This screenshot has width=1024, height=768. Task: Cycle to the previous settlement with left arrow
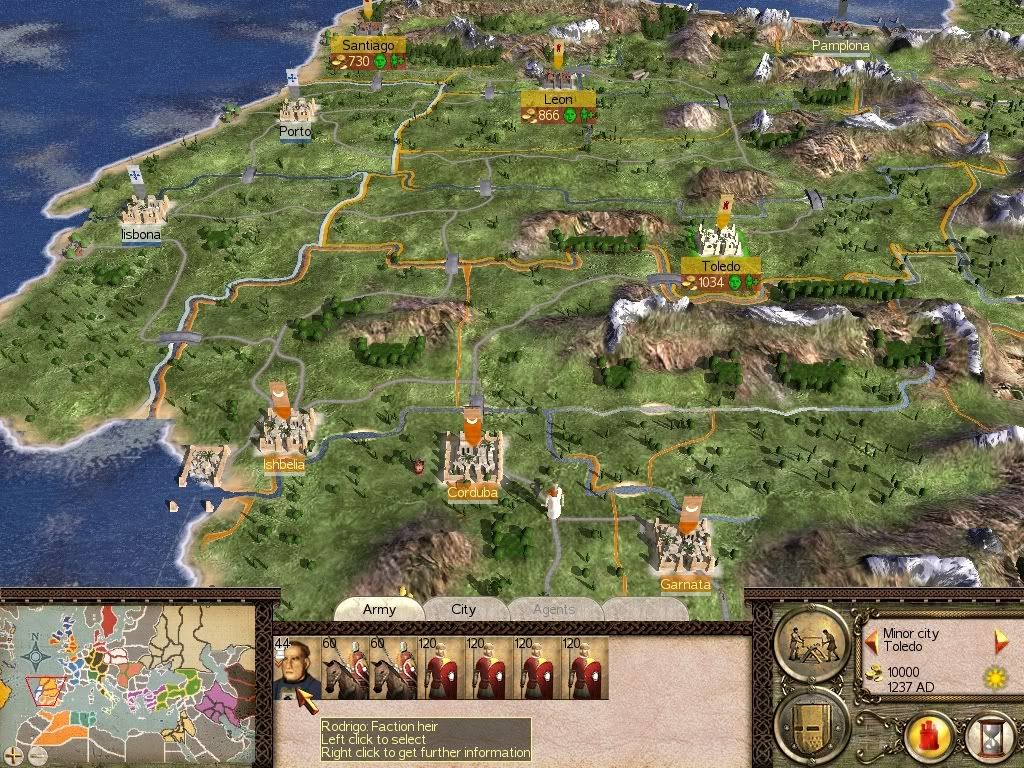point(872,634)
